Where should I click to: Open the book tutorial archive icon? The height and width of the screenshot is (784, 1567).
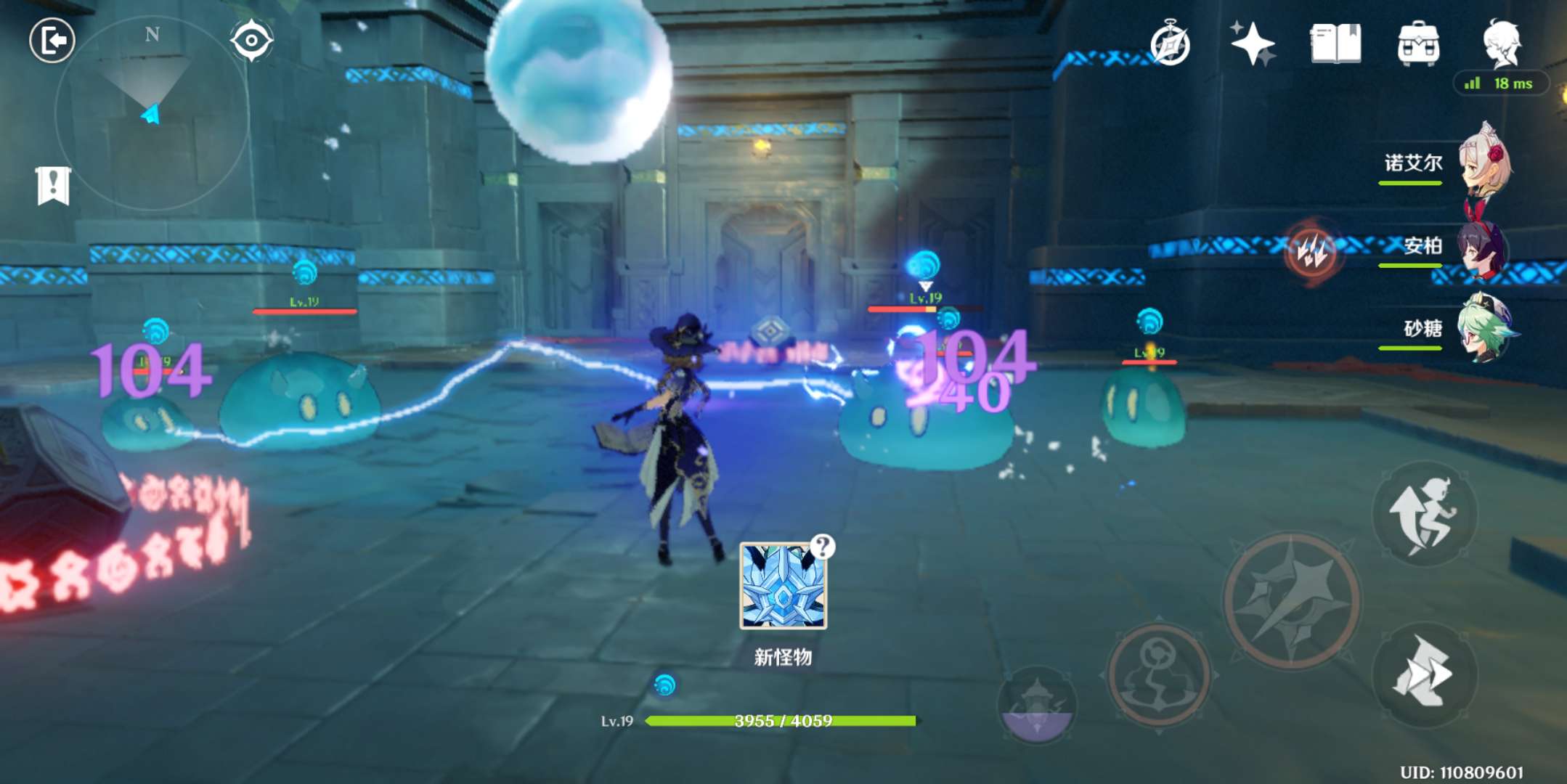point(1335,44)
